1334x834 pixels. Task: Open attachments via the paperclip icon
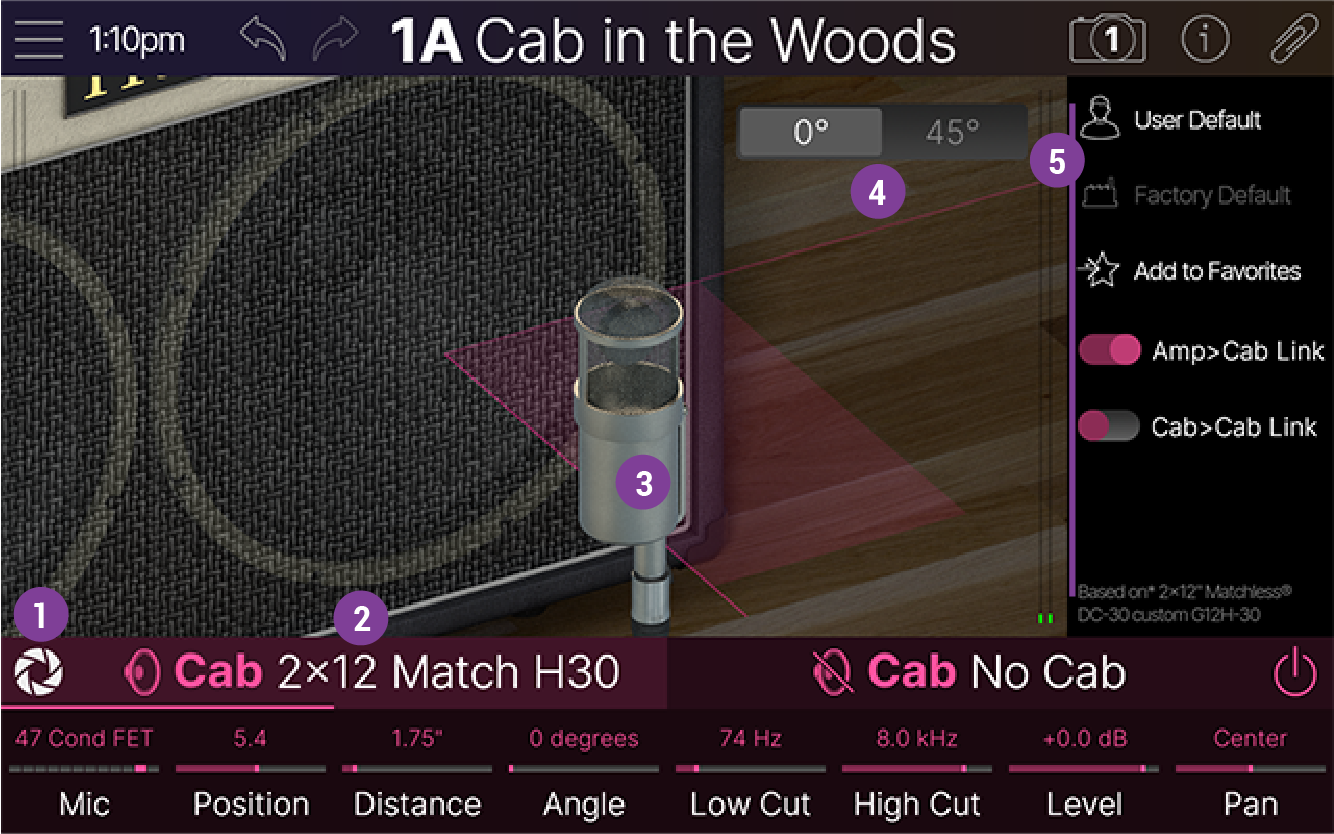pyautogui.click(x=1293, y=40)
